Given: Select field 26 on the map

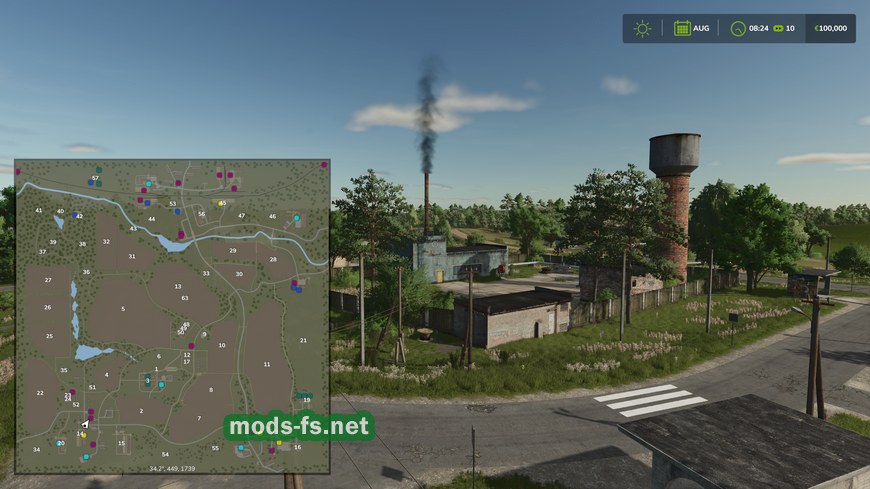Looking at the screenshot, I should coord(47,308).
